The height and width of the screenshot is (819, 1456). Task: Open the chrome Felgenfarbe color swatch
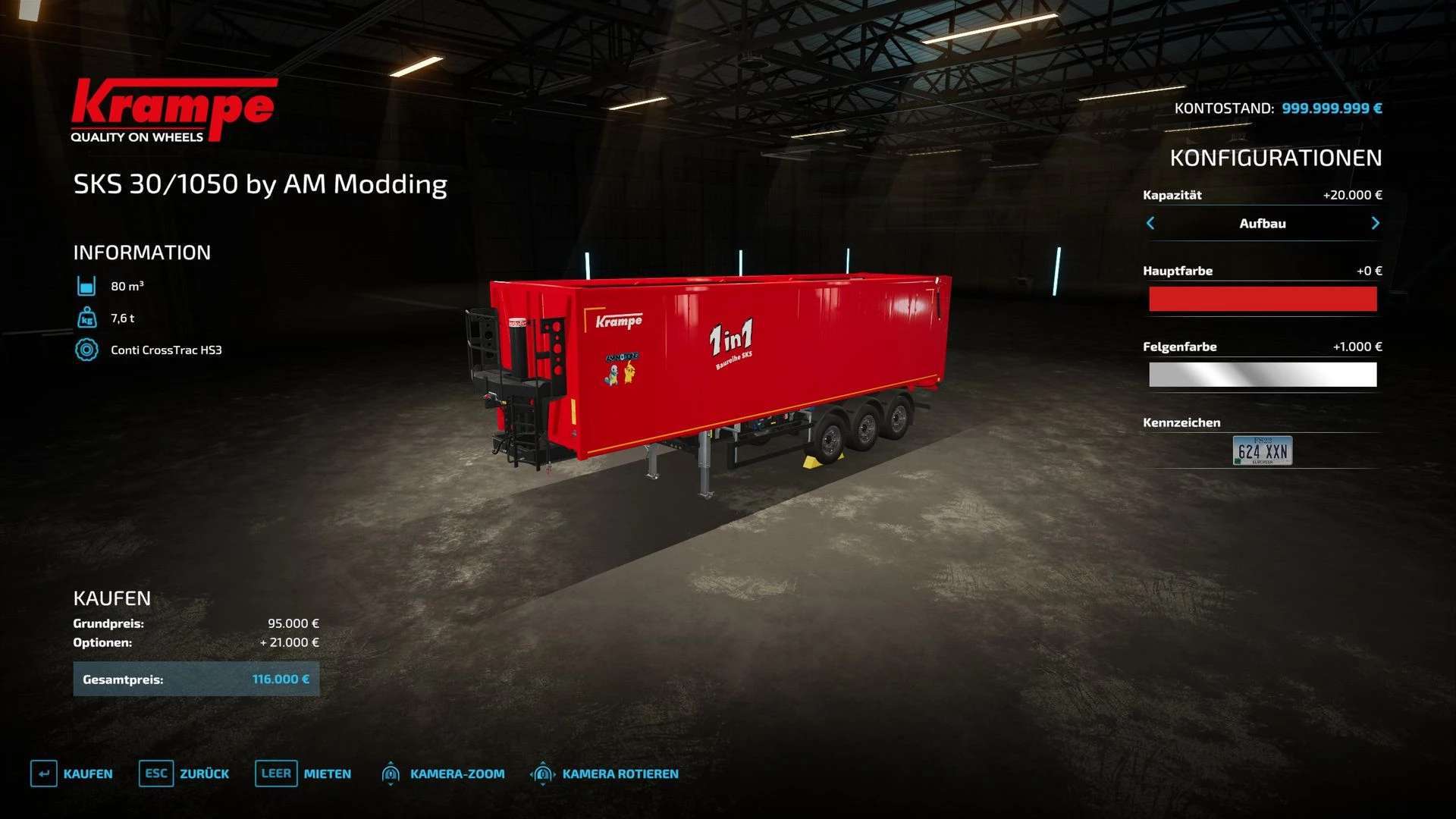coord(1263,375)
